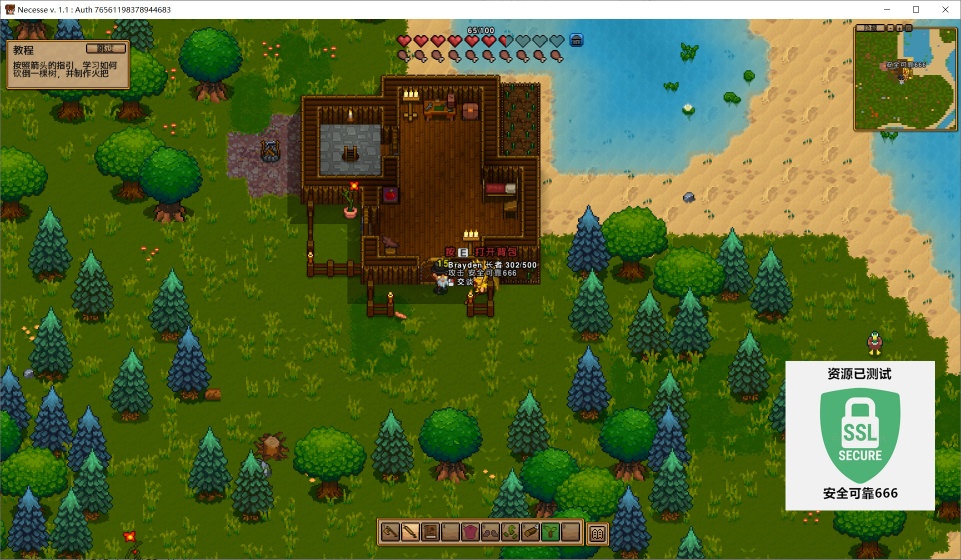961x560 pixels.
Task: Click the blue house buff icon
Action: (x=576, y=41)
